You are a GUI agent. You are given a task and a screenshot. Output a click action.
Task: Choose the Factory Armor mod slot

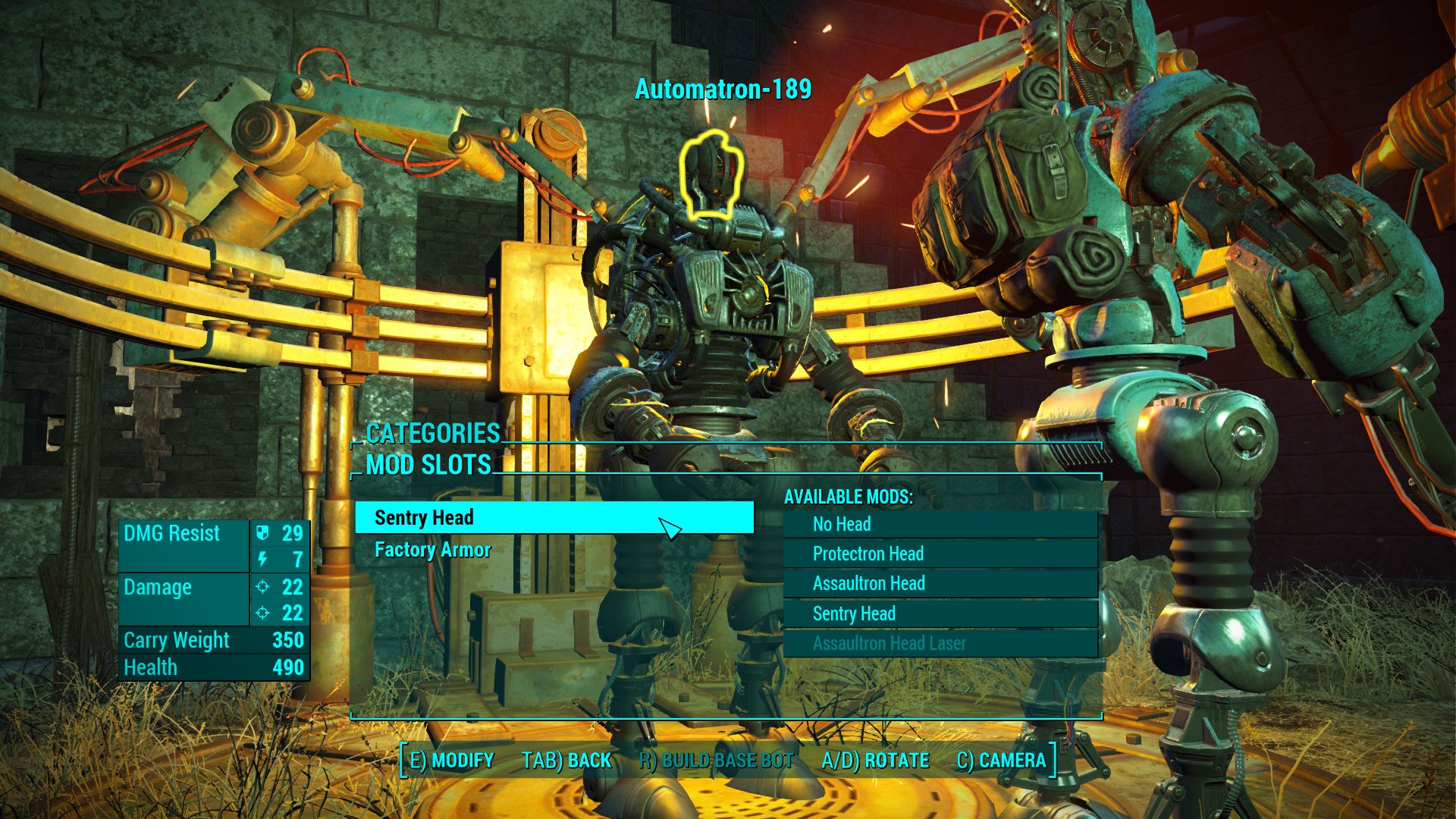point(433,550)
